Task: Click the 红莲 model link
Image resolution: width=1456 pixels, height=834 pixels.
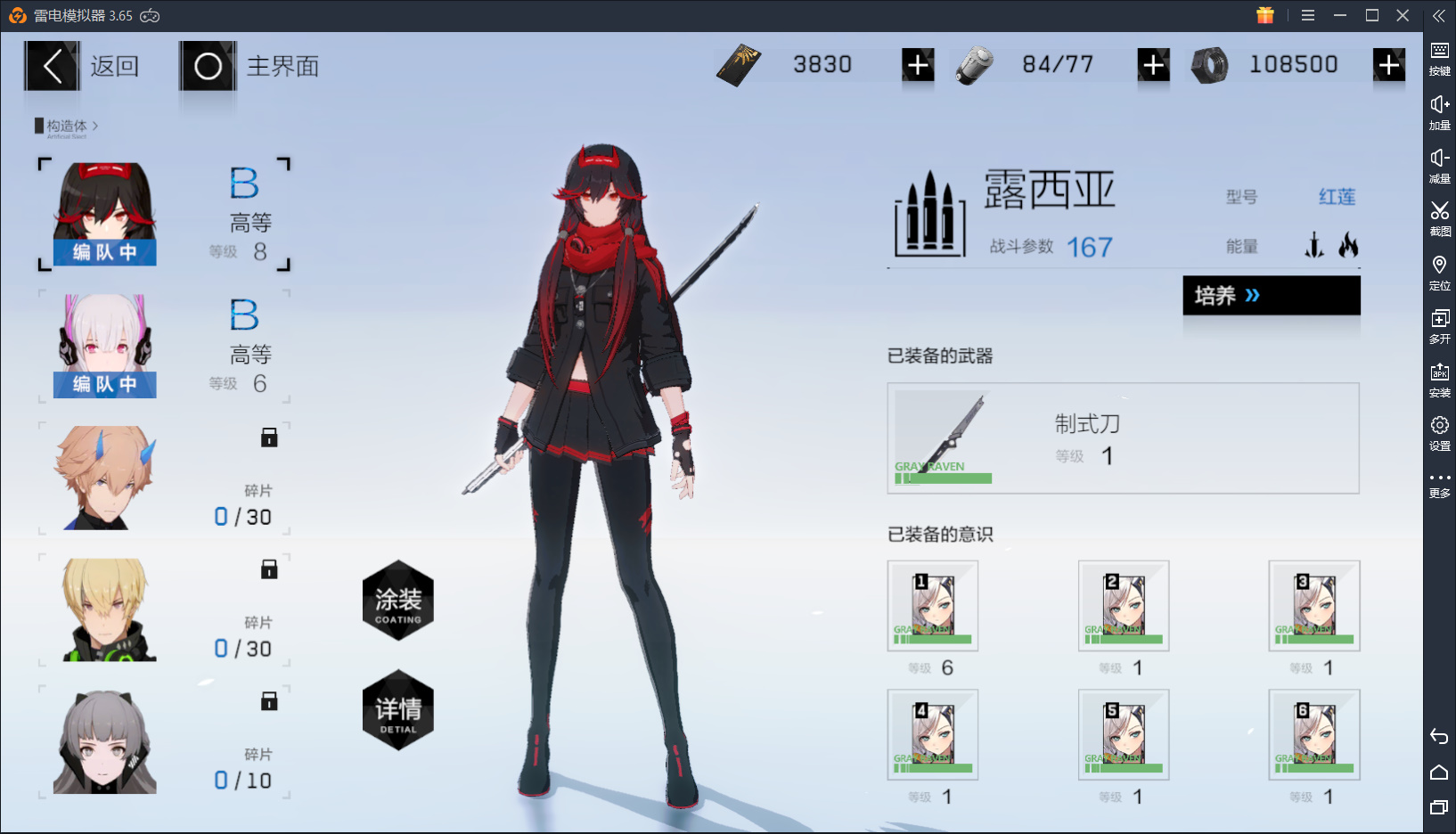Action: [1337, 197]
